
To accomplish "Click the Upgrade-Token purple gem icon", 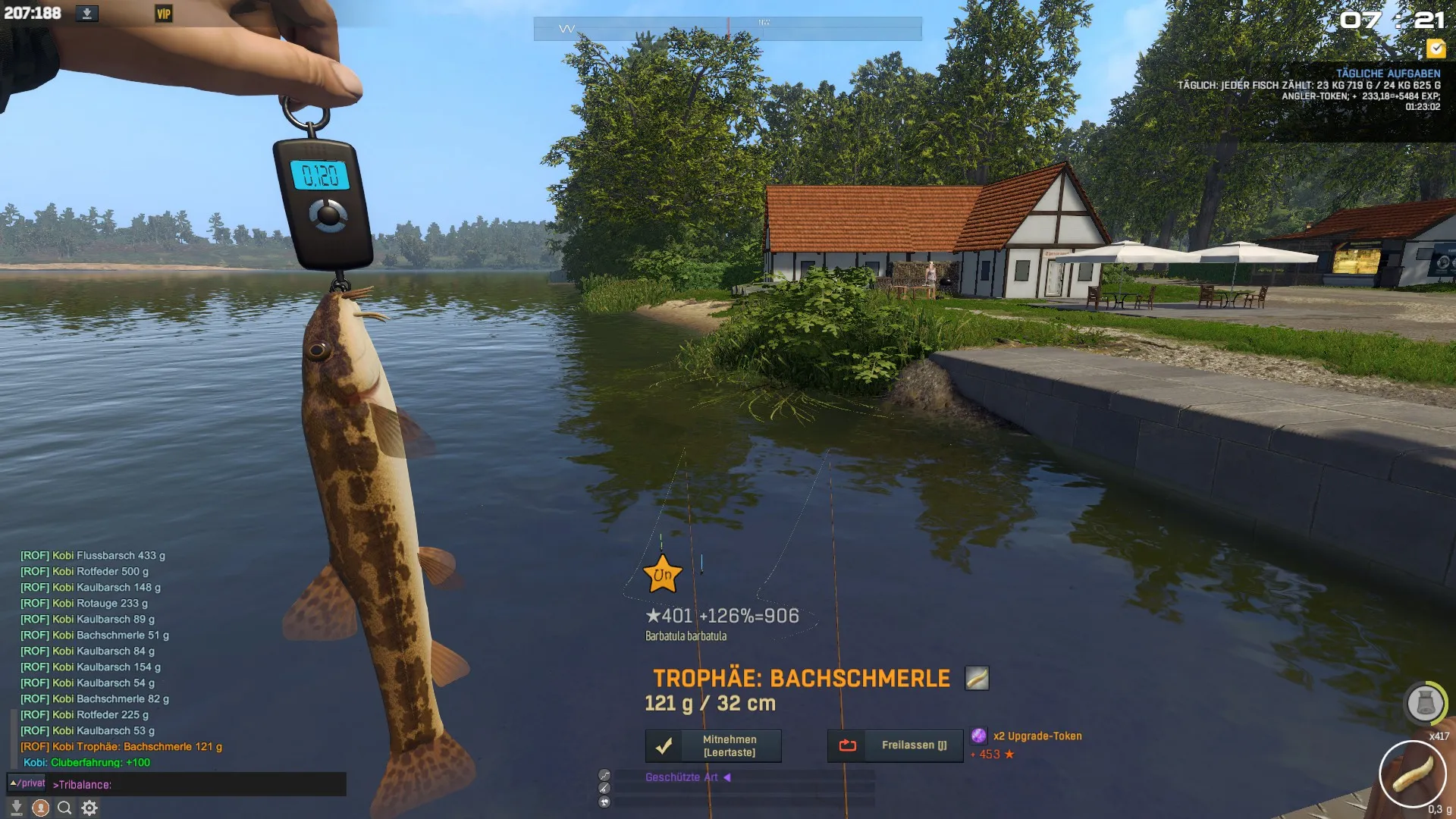I will pos(979,736).
